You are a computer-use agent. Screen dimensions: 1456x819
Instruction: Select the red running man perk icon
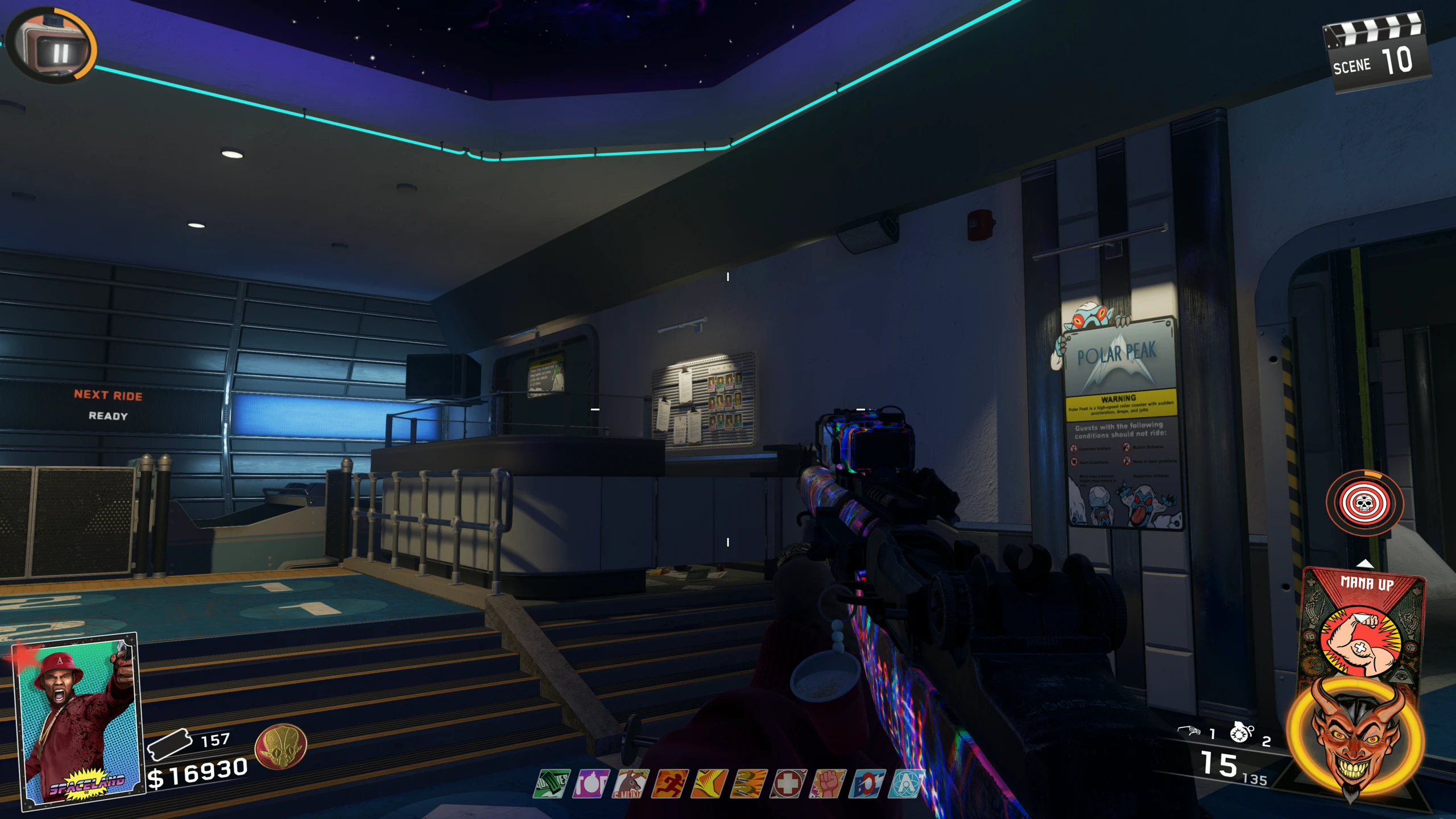tap(669, 784)
